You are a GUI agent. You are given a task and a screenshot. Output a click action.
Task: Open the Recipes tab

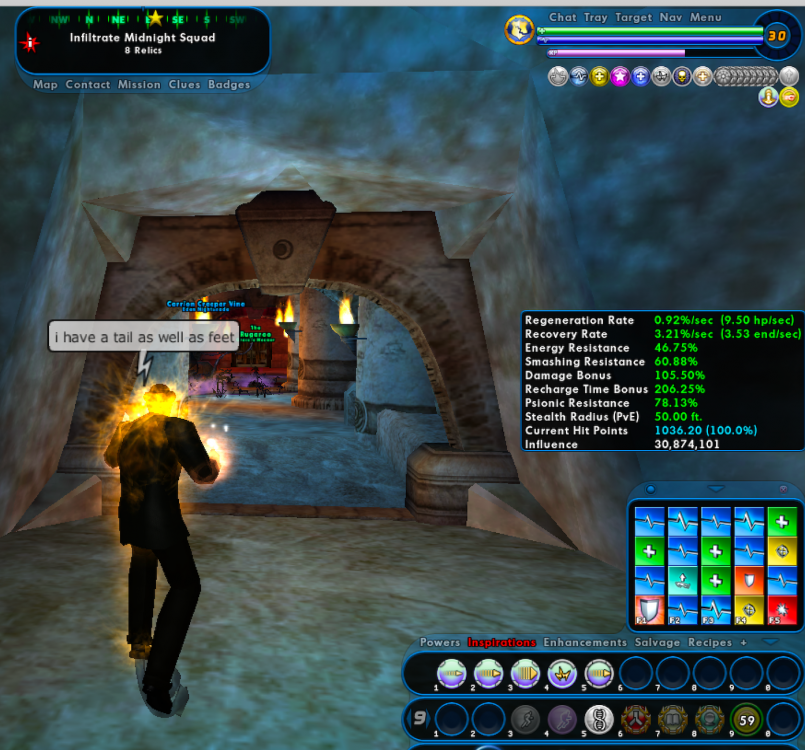[710, 642]
